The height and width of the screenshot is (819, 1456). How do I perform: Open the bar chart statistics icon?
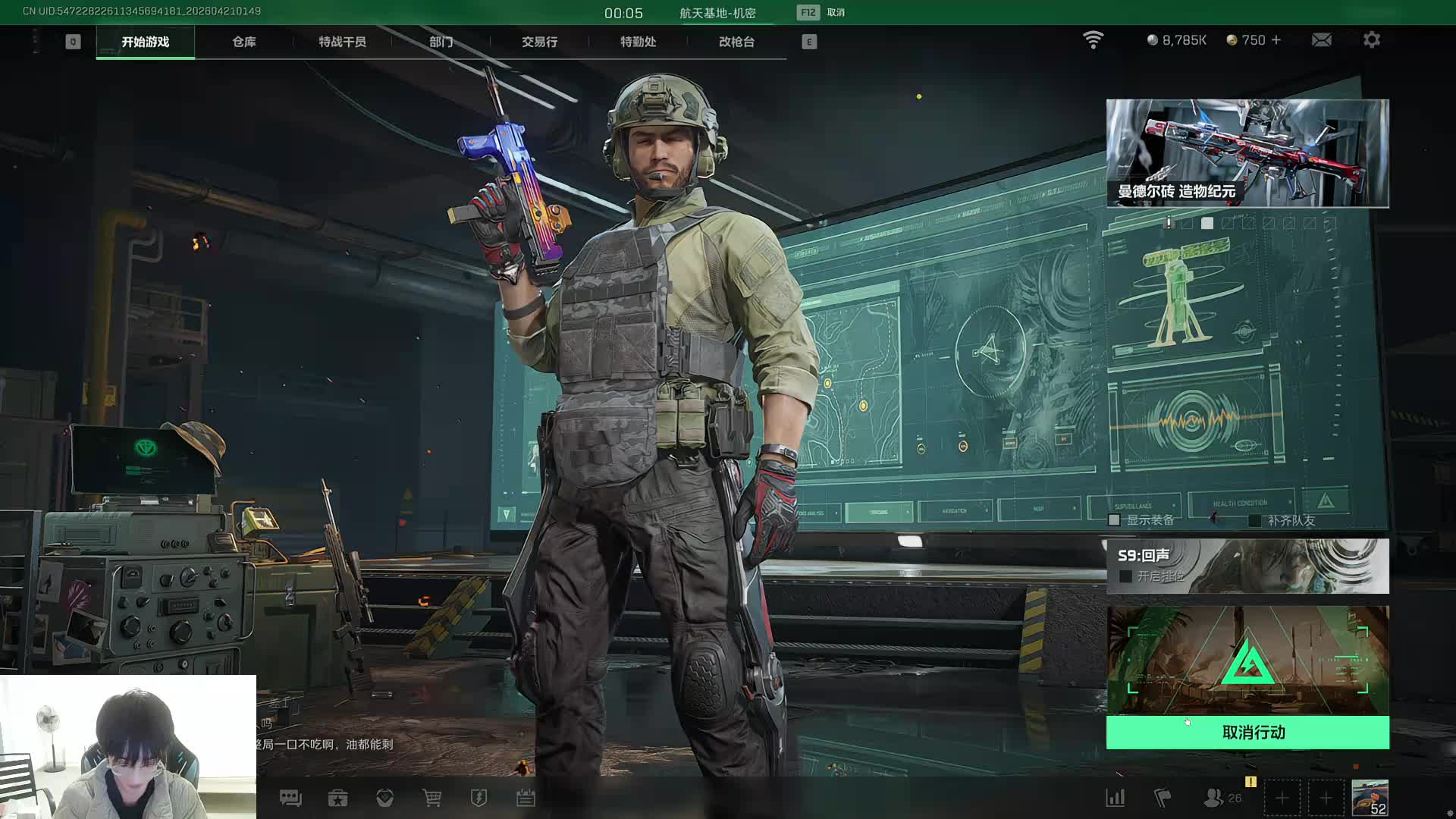pos(1116,798)
